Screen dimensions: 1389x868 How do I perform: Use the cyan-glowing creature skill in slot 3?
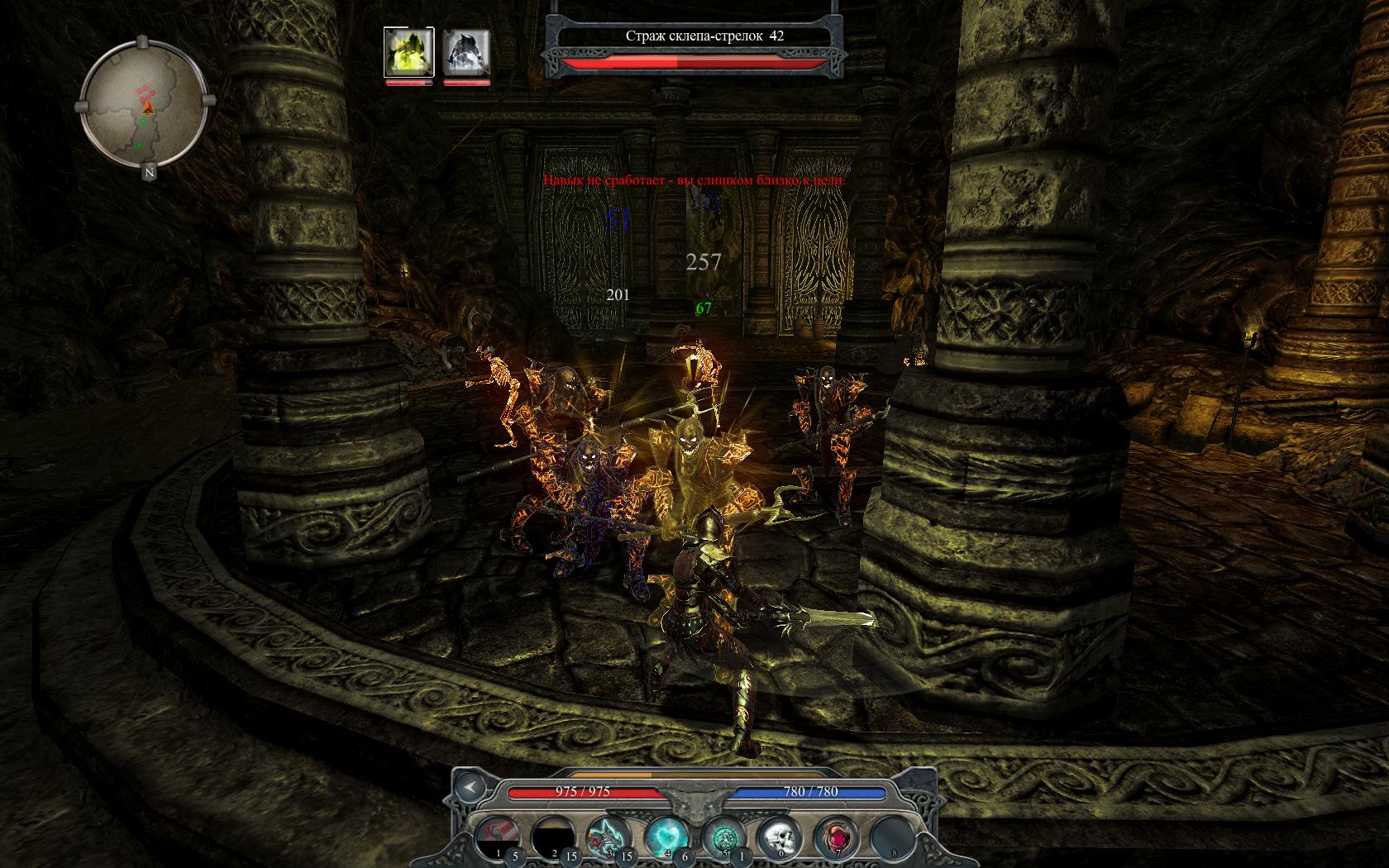(609, 835)
